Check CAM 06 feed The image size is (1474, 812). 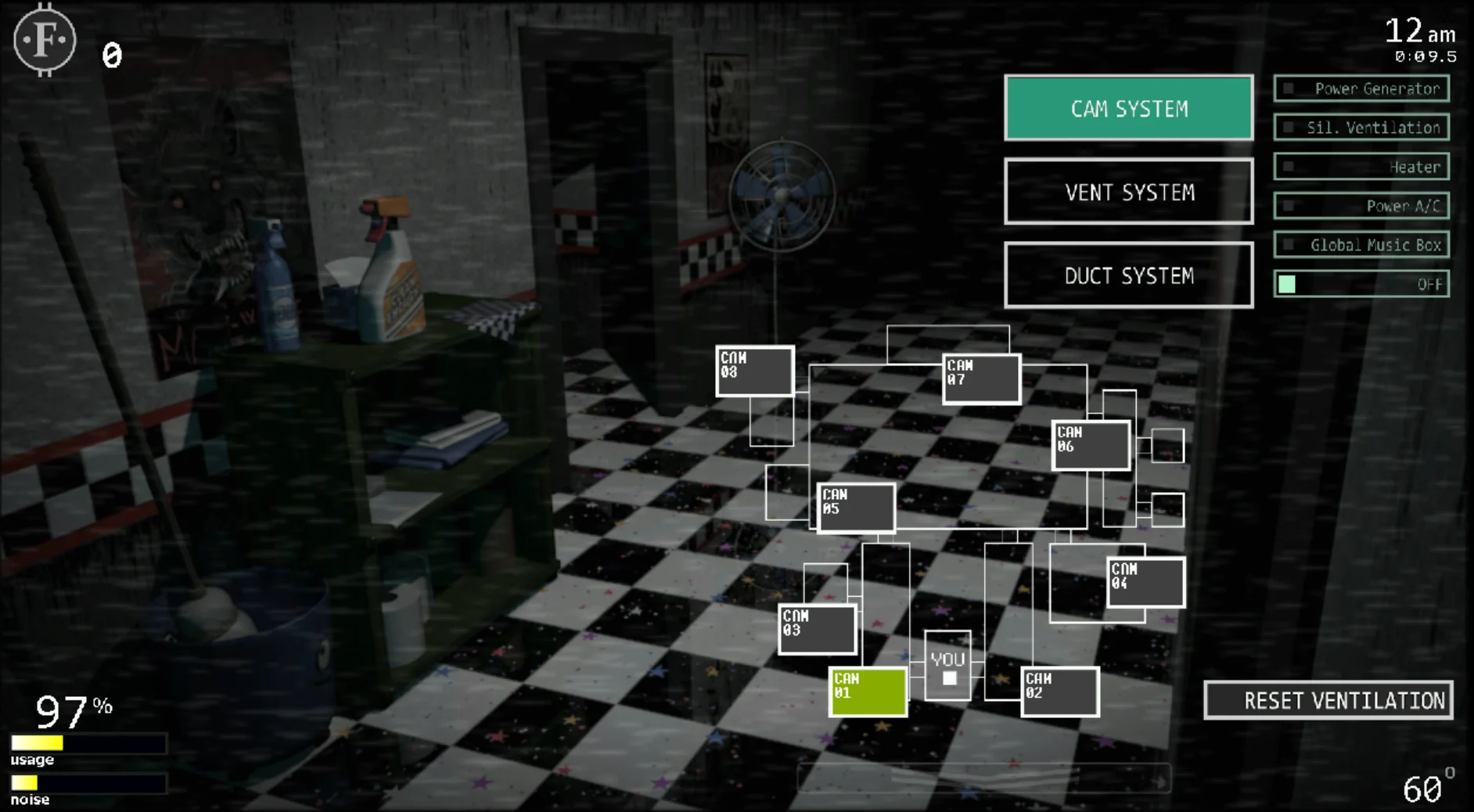point(1091,445)
